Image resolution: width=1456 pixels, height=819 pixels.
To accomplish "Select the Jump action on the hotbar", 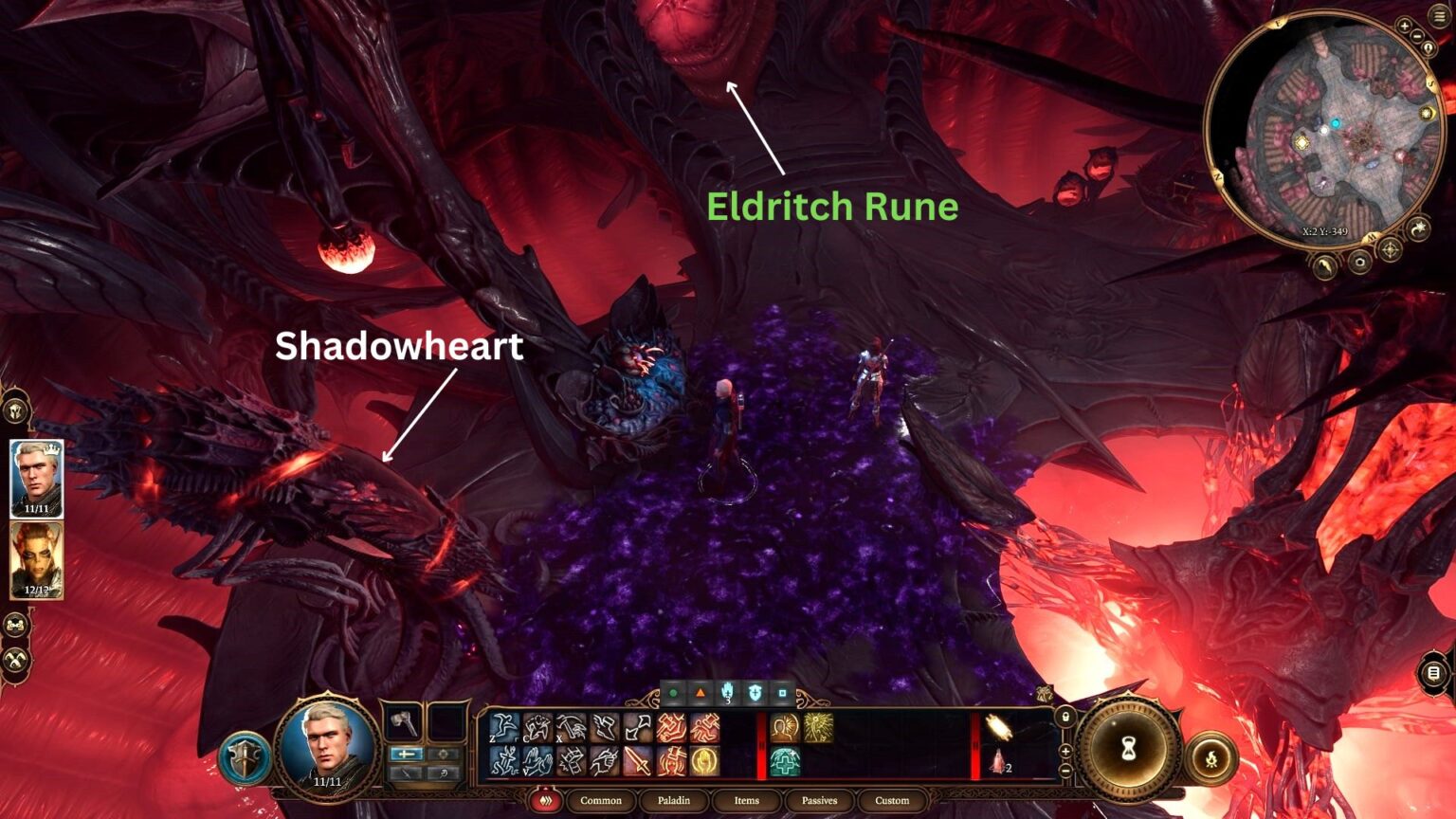I will (504, 727).
